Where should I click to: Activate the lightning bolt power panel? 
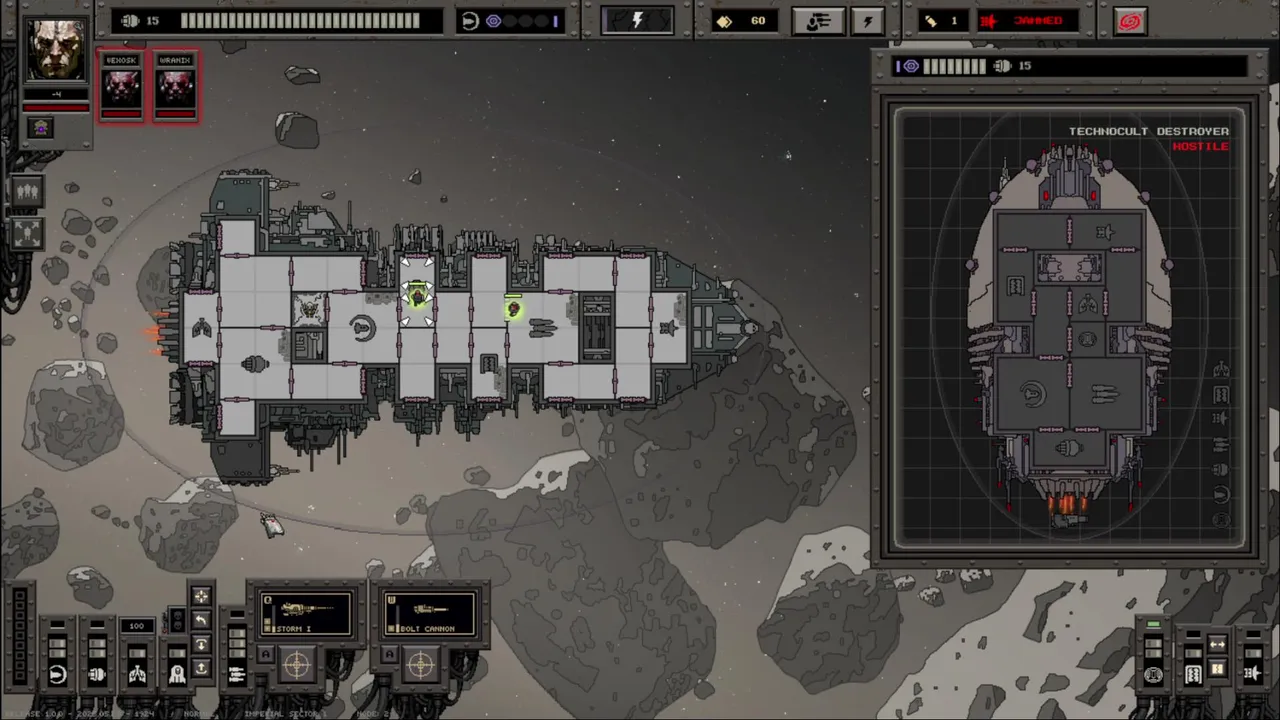click(x=637, y=21)
